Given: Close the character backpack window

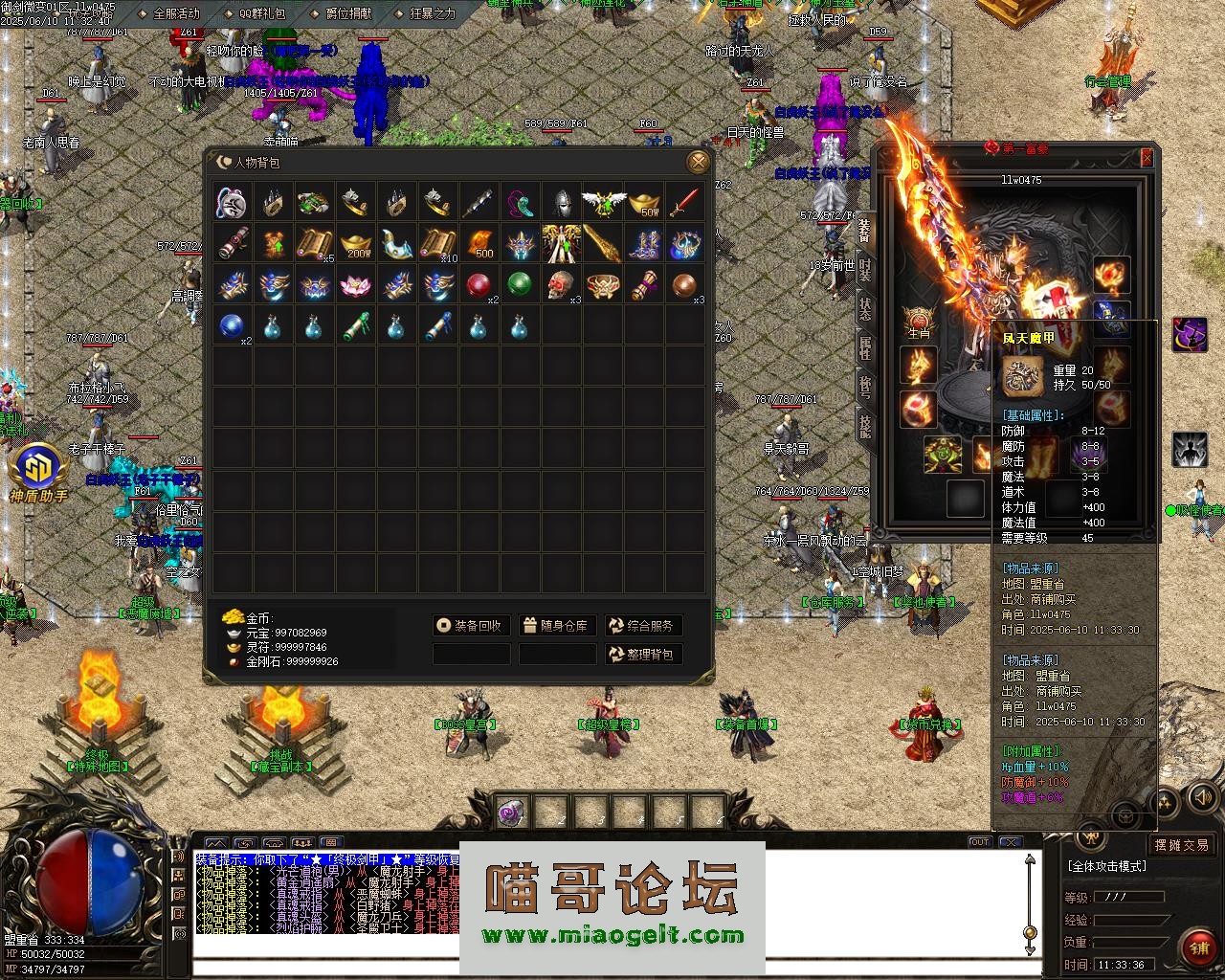Looking at the screenshot, I should point(699,162).
